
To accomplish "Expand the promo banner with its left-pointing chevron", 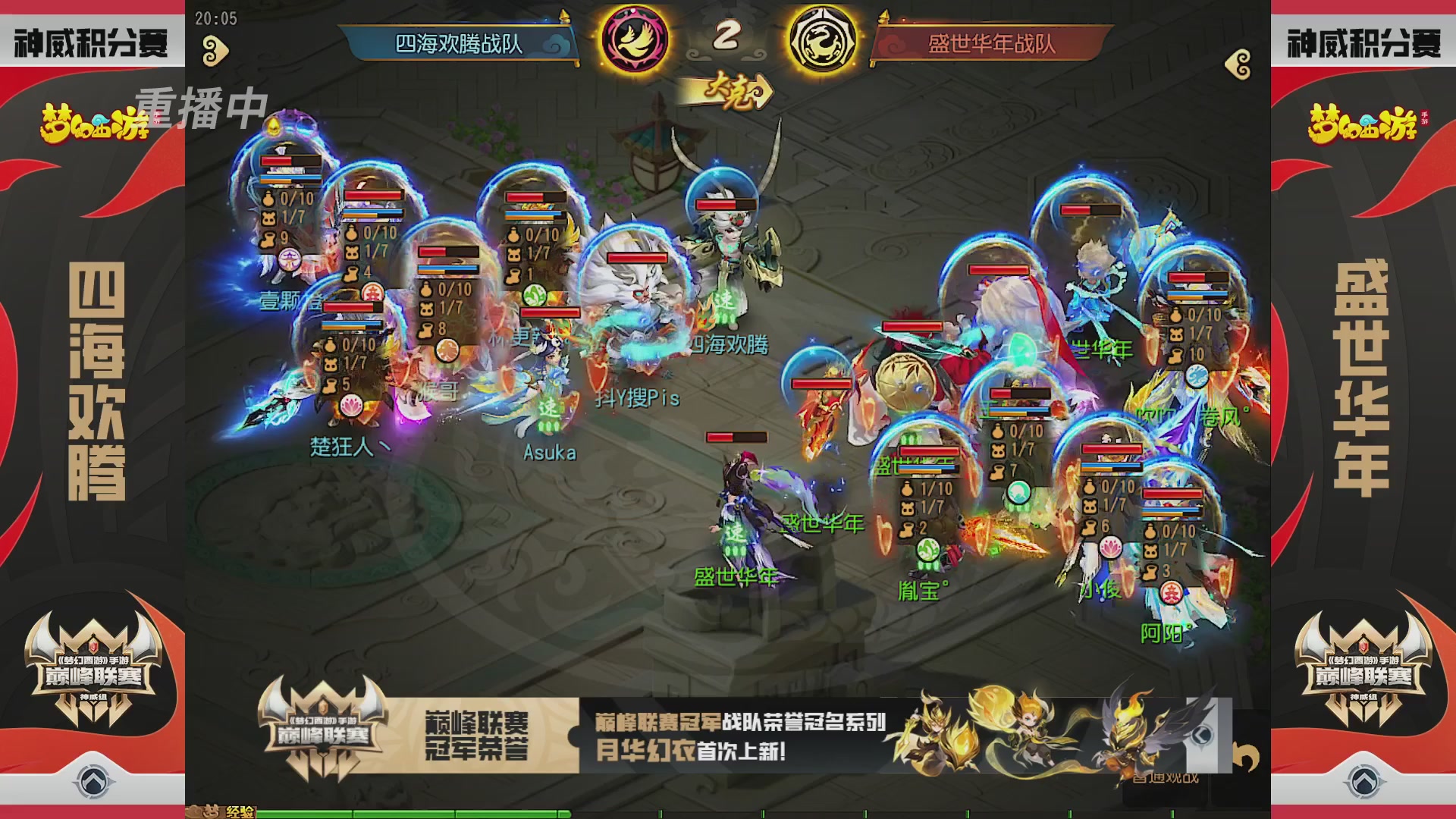I will pos(1202,736).
